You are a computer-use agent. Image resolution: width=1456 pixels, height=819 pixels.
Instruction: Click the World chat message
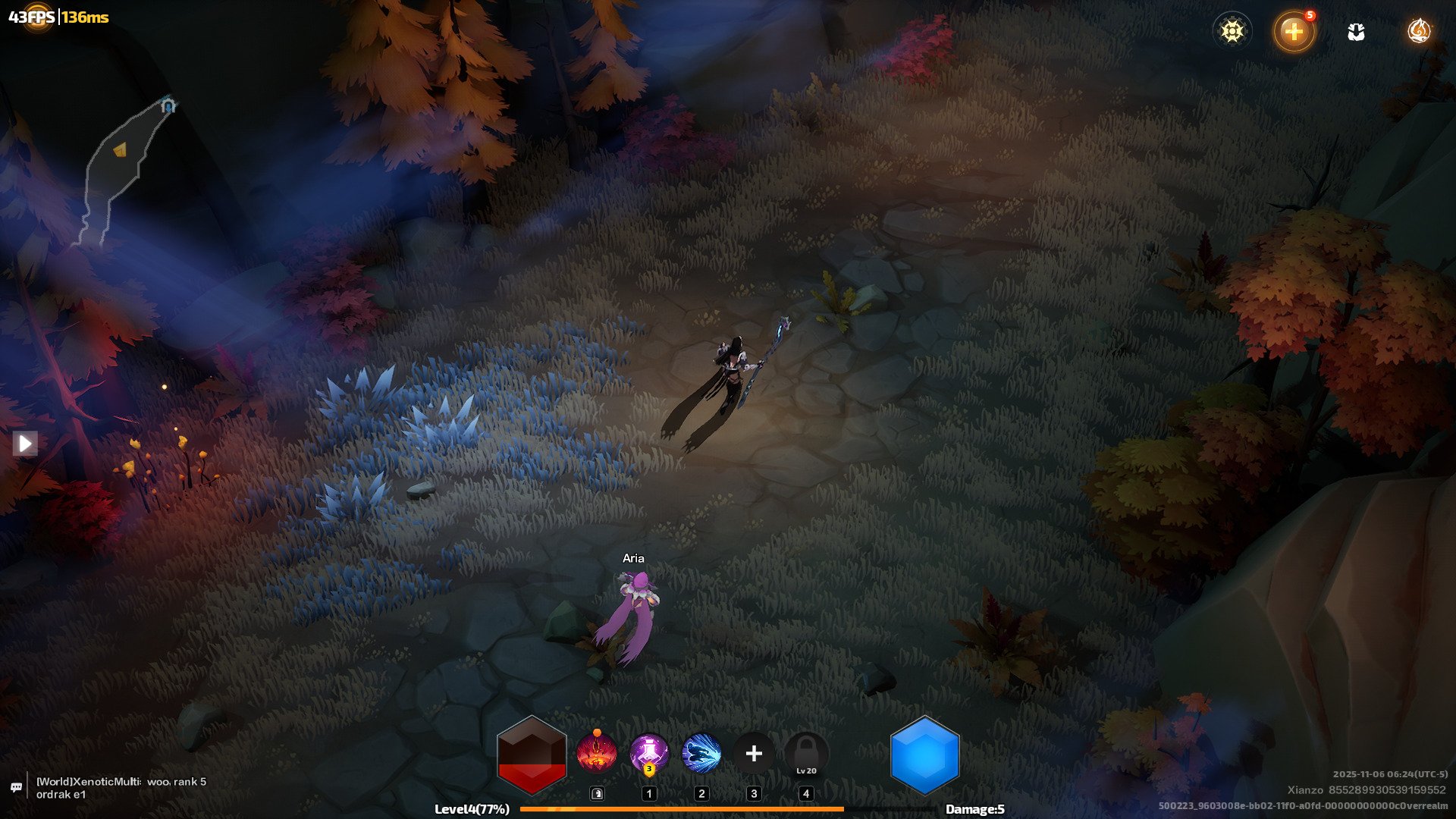click(x=121, y=788)
